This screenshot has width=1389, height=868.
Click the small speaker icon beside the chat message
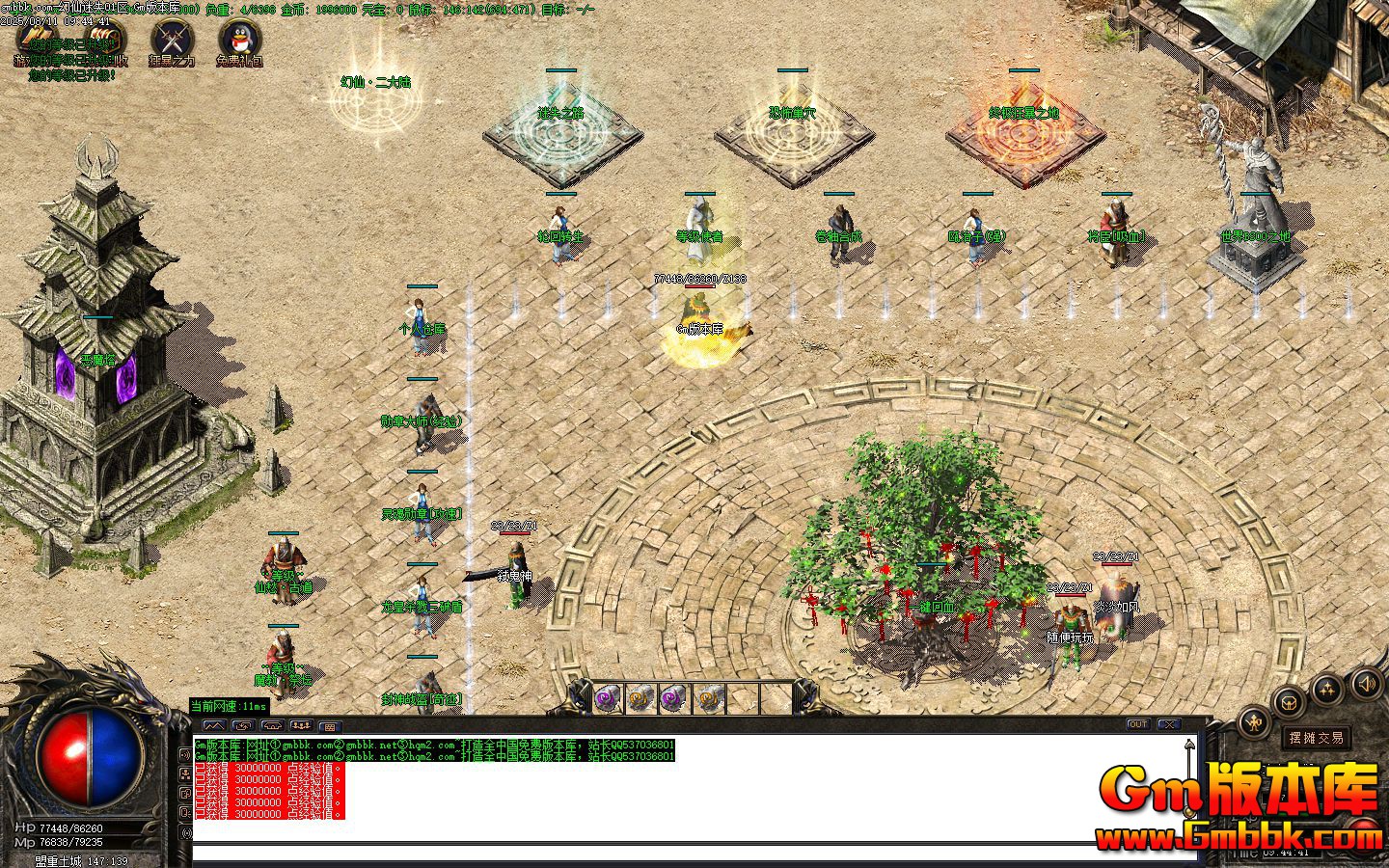[x=185, y=755]
